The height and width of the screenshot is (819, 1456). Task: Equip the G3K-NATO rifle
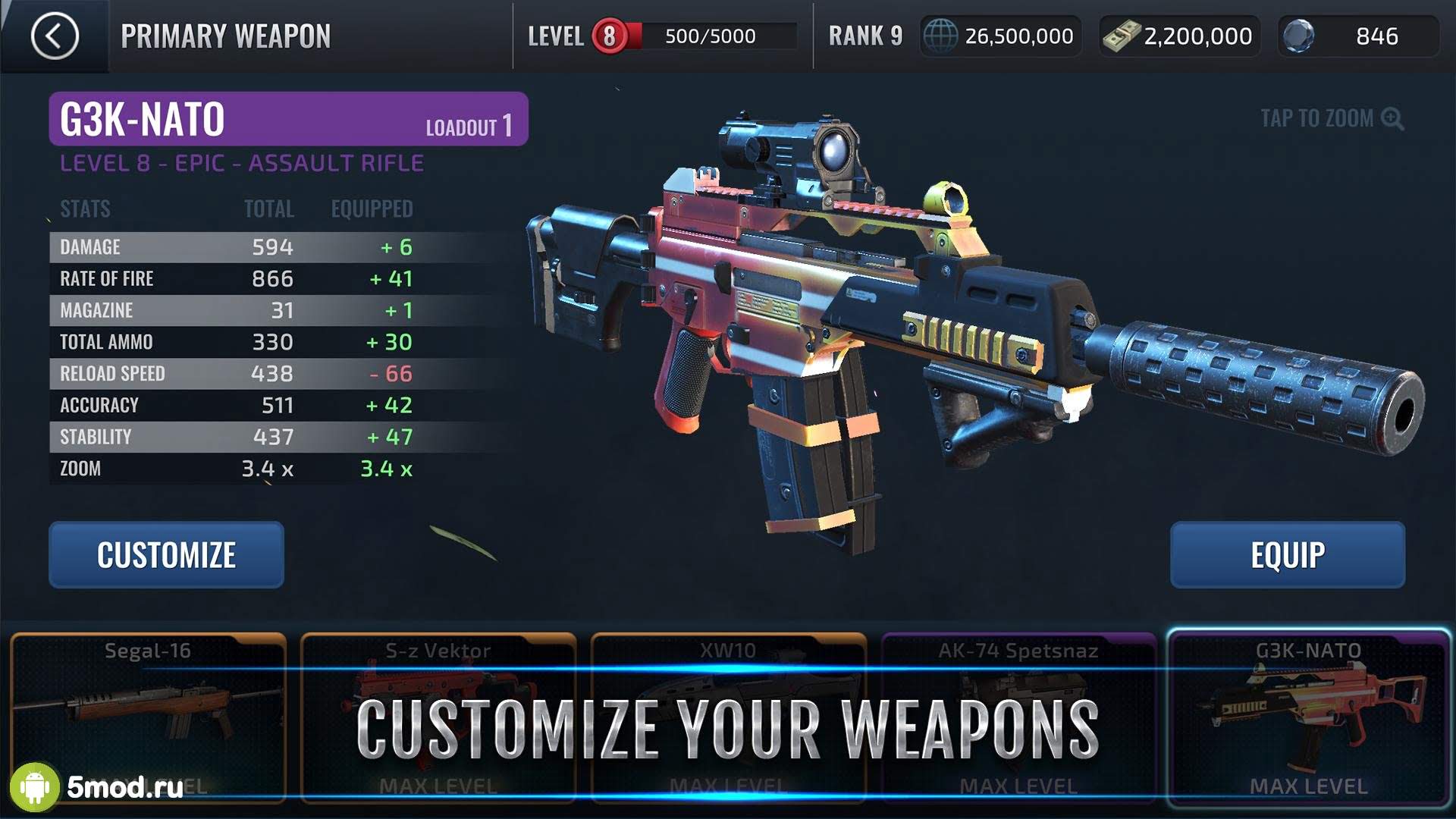pyautogui.click(x=1287, y=554)
